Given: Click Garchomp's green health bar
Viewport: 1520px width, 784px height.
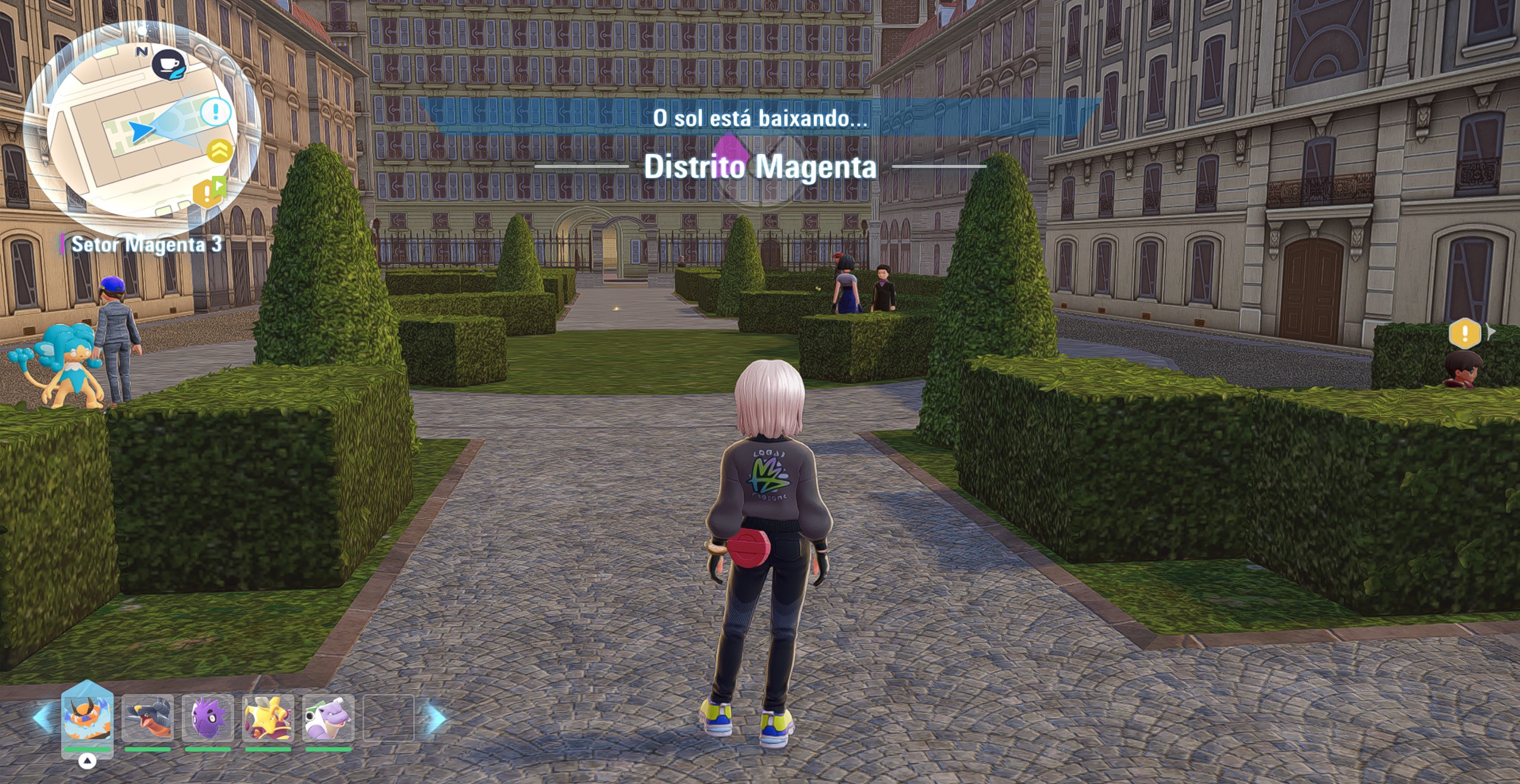Looking at the screenshot, I should click(149, 750).
